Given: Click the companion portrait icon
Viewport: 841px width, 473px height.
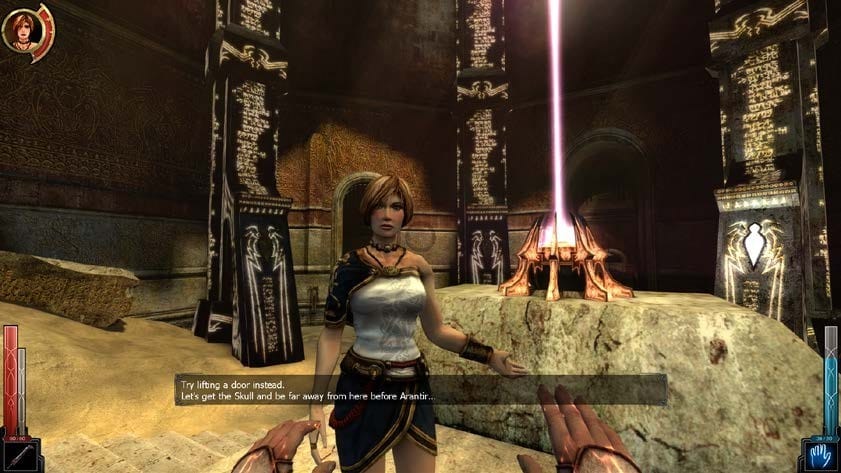Looking at the screenshot, I should [x=20, y=31].
